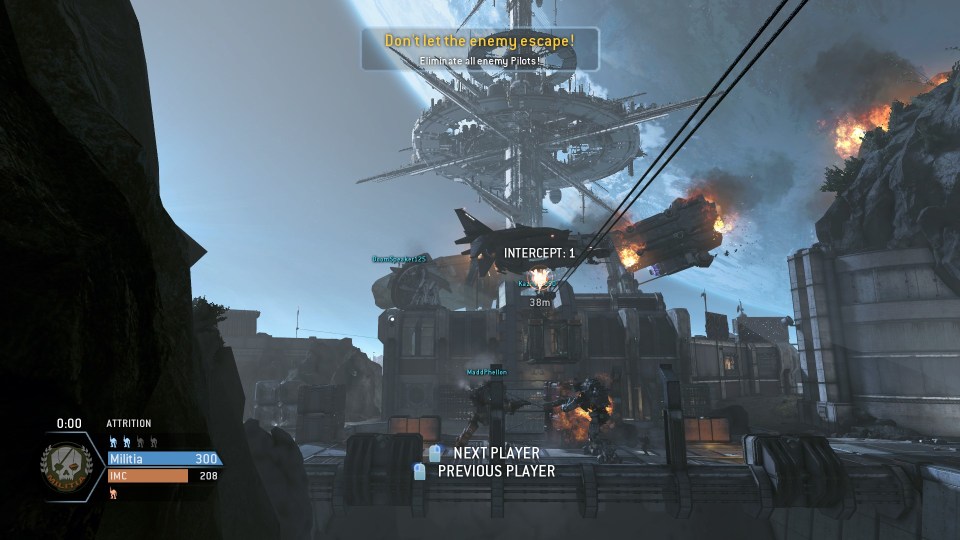Select the NEXT PLAYER spectate option
This screenshot has width=960, height=540.
tap(495, 453)
